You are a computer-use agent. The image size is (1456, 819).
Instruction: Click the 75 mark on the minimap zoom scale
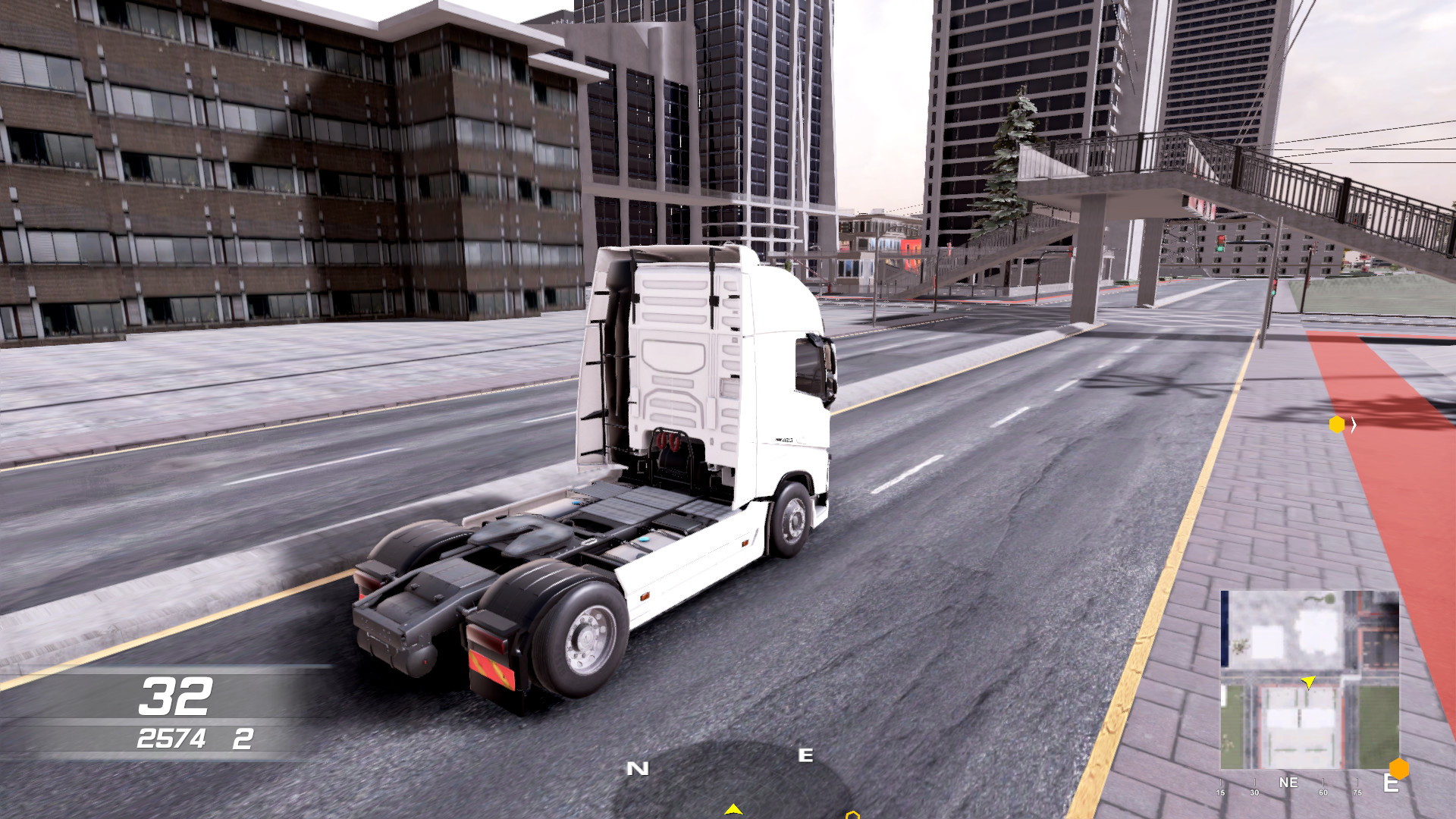[1357, 792]
